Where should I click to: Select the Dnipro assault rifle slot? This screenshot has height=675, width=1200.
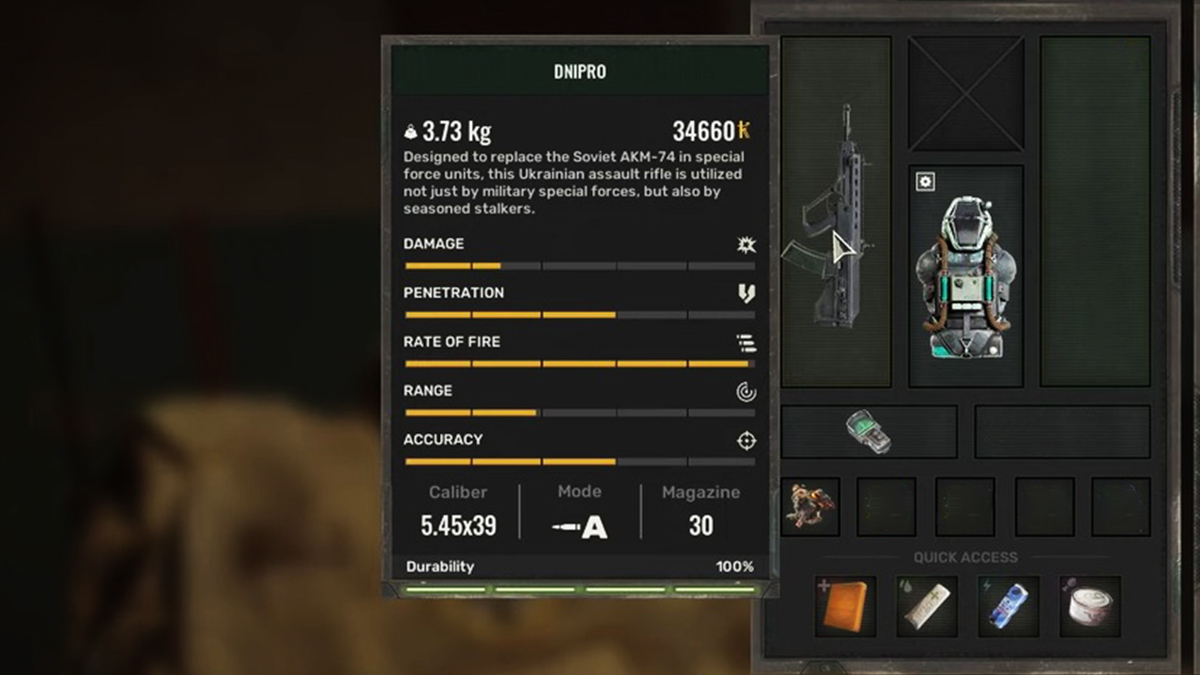pos(835,213)
